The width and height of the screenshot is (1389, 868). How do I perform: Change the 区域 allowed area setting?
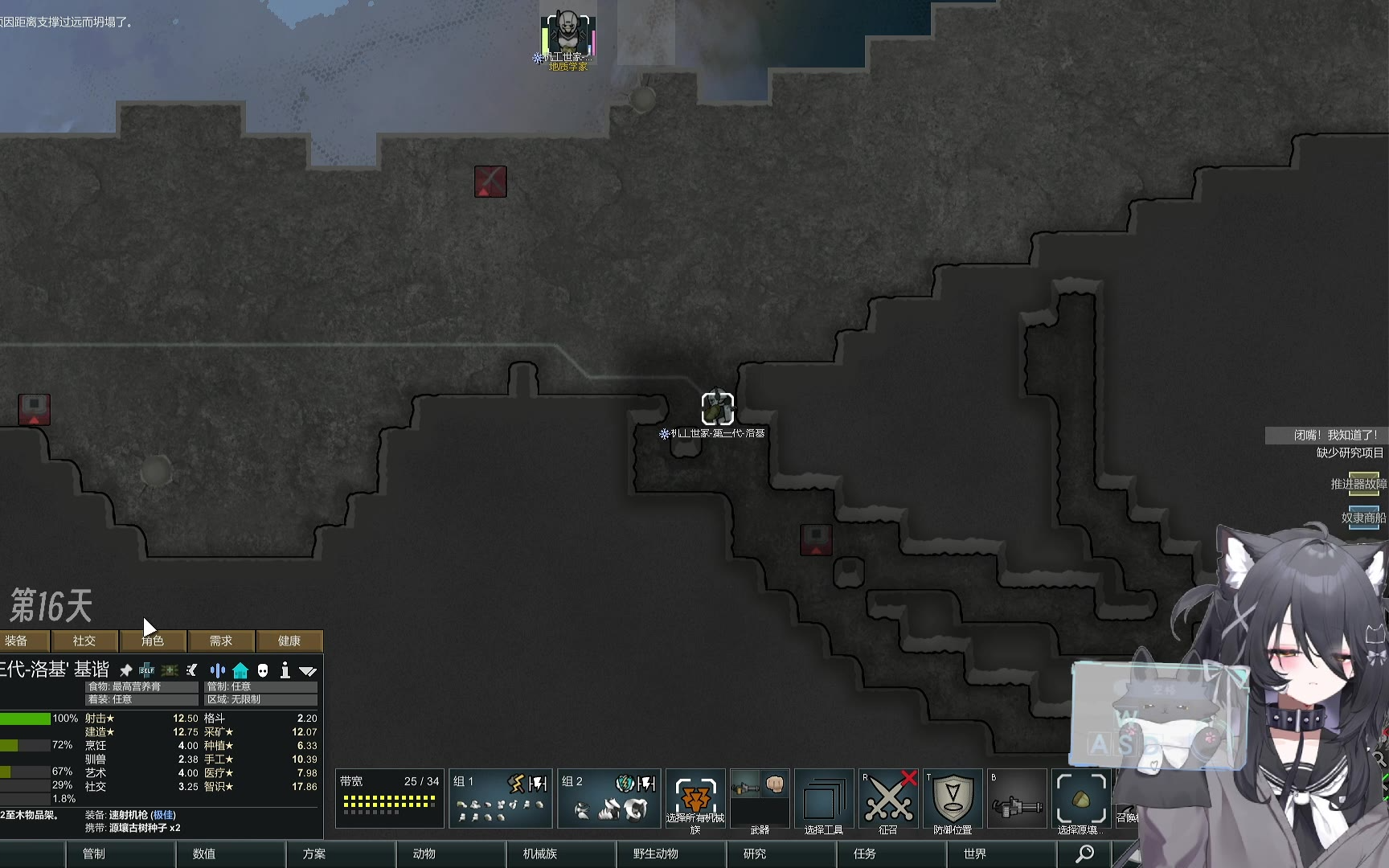click(261, 699)
